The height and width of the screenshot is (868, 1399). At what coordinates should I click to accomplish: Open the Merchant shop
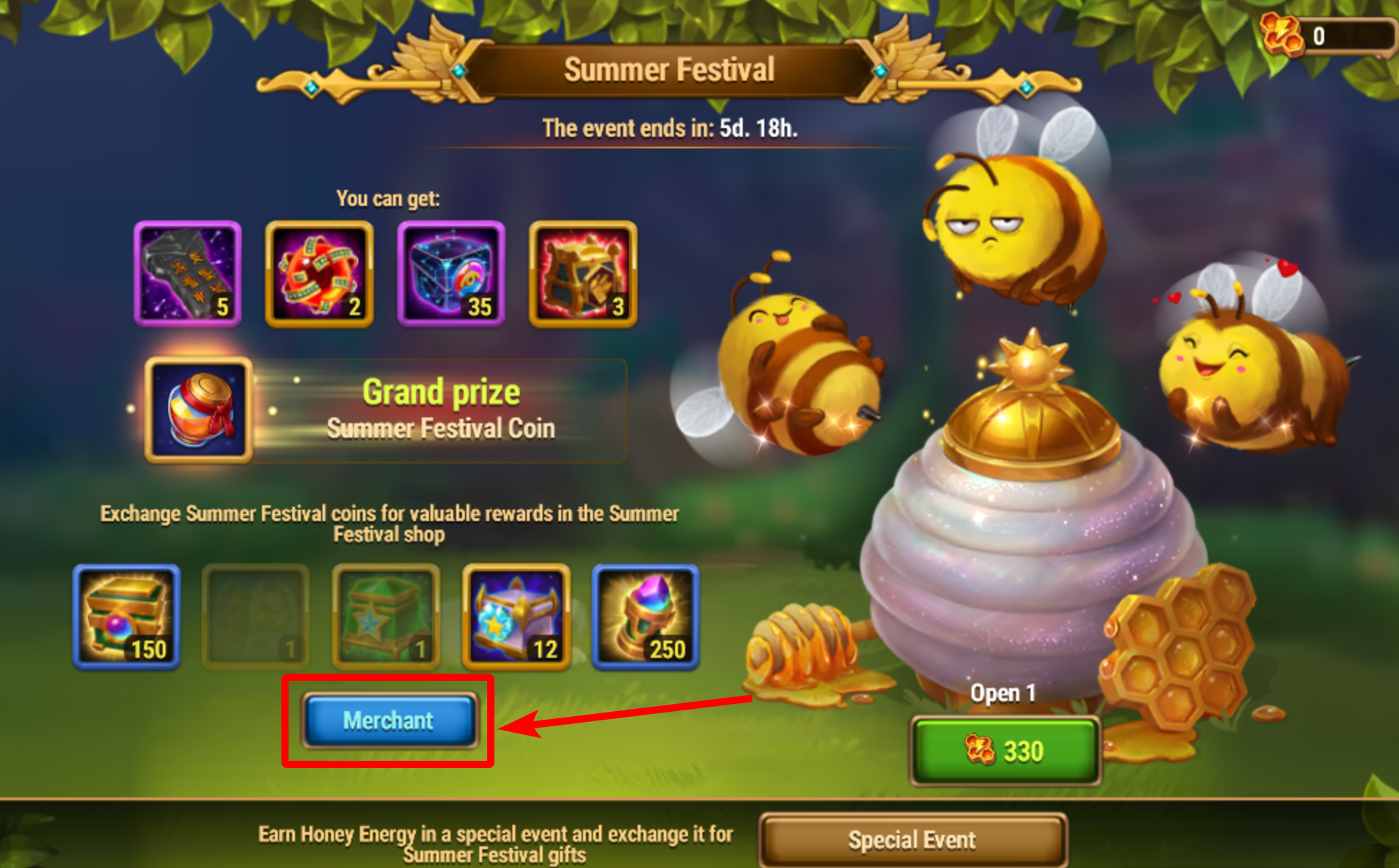[x=389, y=720]
